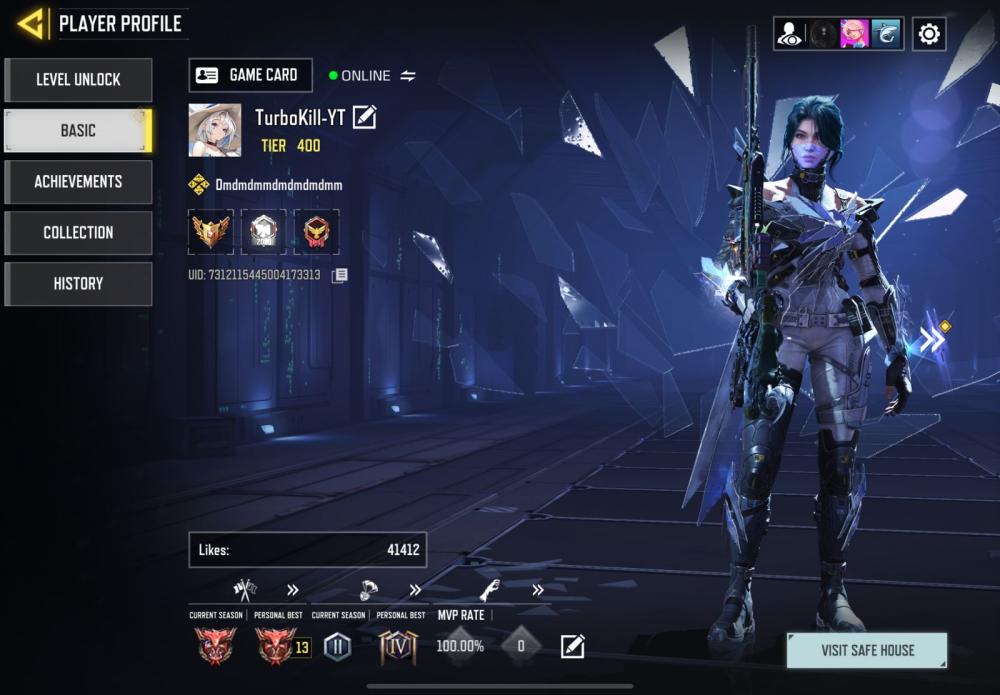Viewport: 1000px width, 695px height.
Task: Select the red and gold eagle badge
Action: tap(316, 232)
